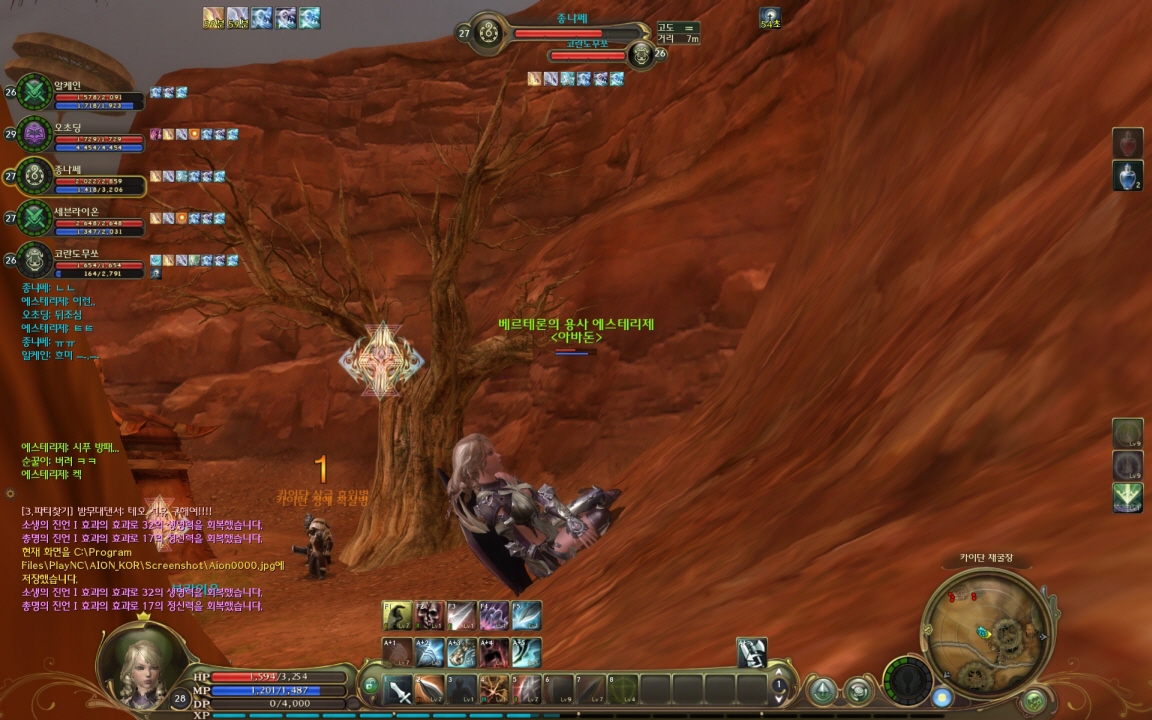
Task: Choose party member 코란도무쏘
Action: click(36, 260)
